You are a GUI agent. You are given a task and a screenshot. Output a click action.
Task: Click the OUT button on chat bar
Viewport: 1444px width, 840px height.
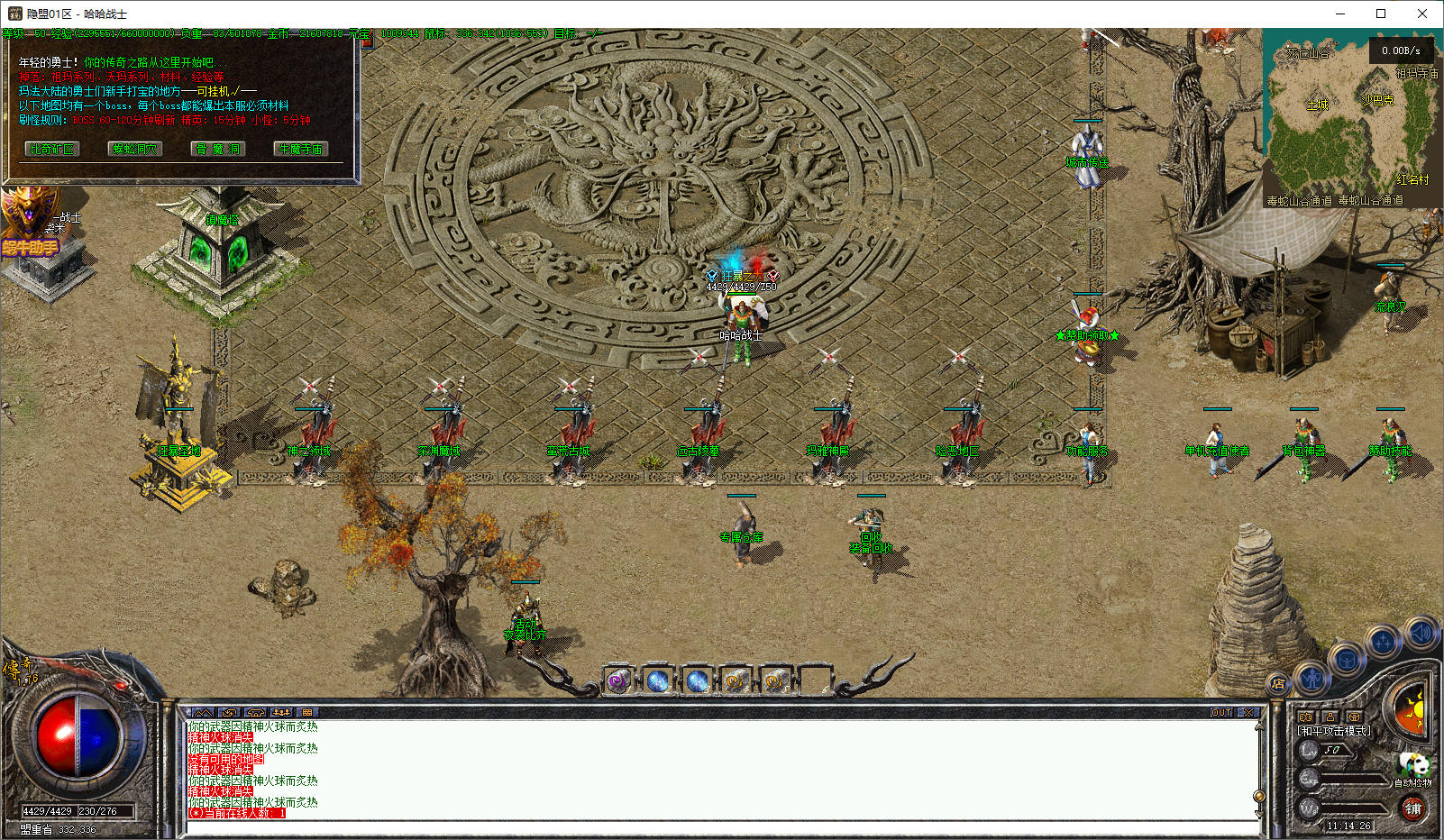point(1221,712)
